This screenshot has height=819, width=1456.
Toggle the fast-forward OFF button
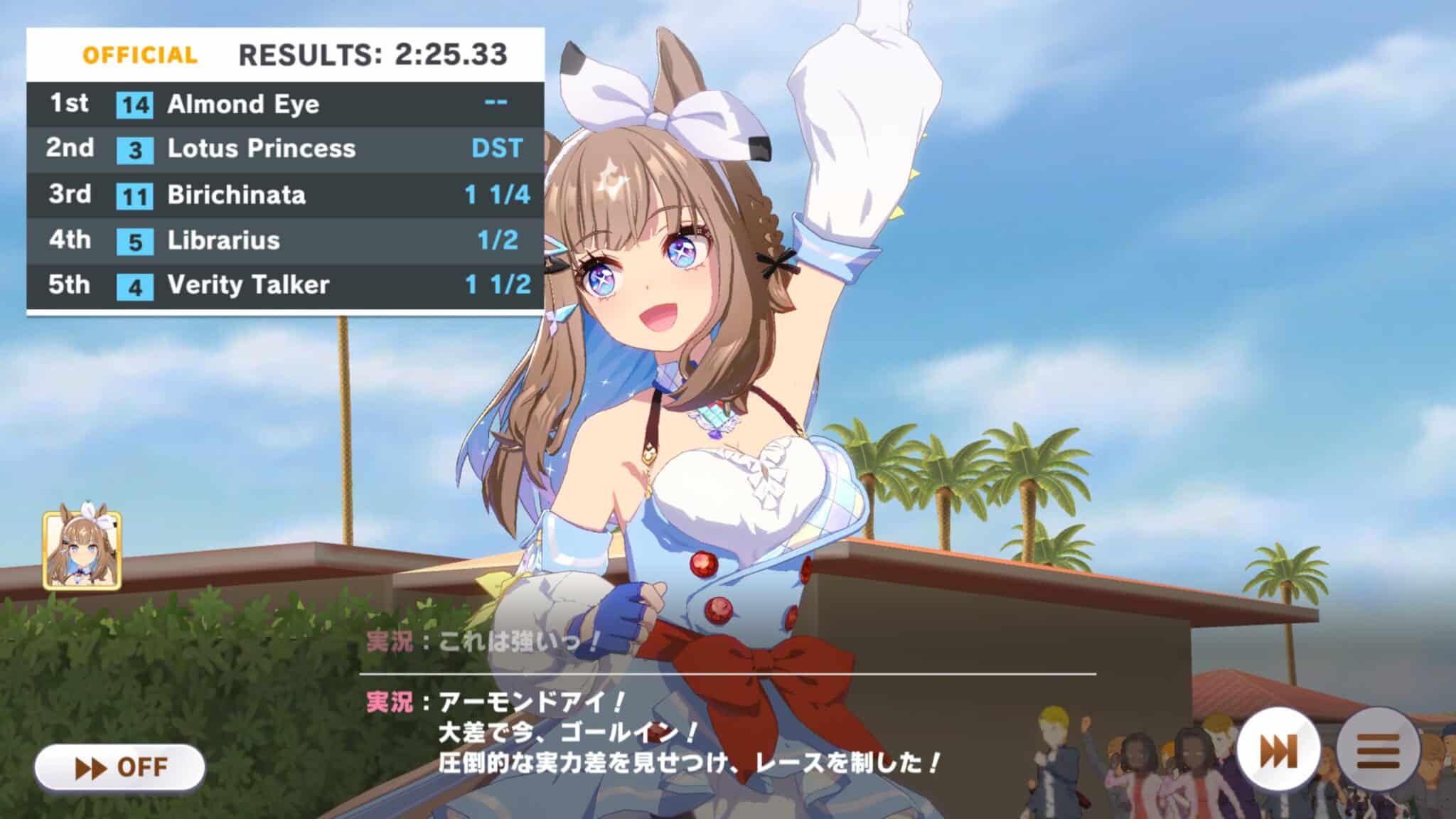pyautogui.click(x=119, y=768)
